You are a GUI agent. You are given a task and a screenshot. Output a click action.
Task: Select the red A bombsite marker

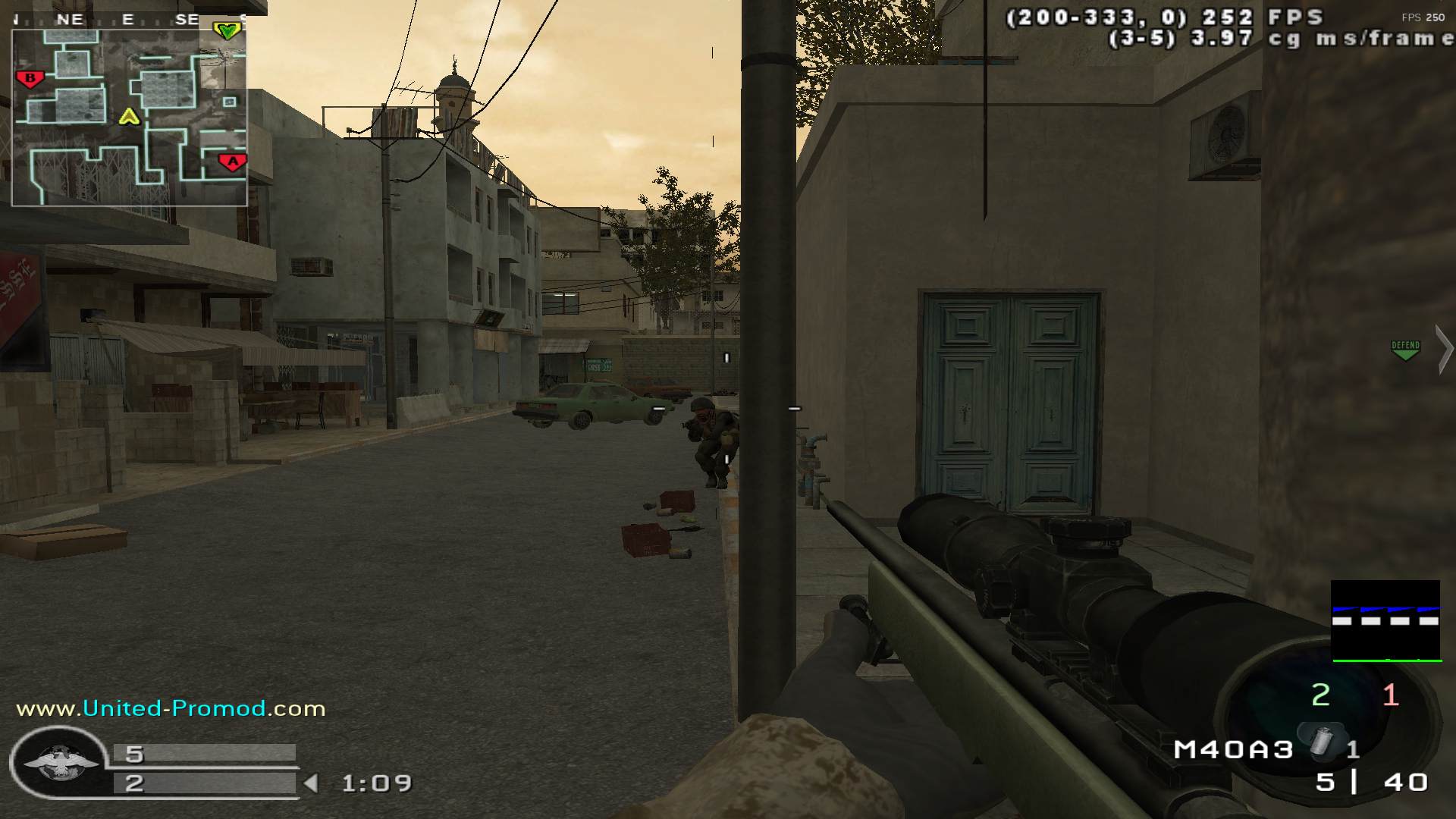pyautogui.click(x=232, y=162)
